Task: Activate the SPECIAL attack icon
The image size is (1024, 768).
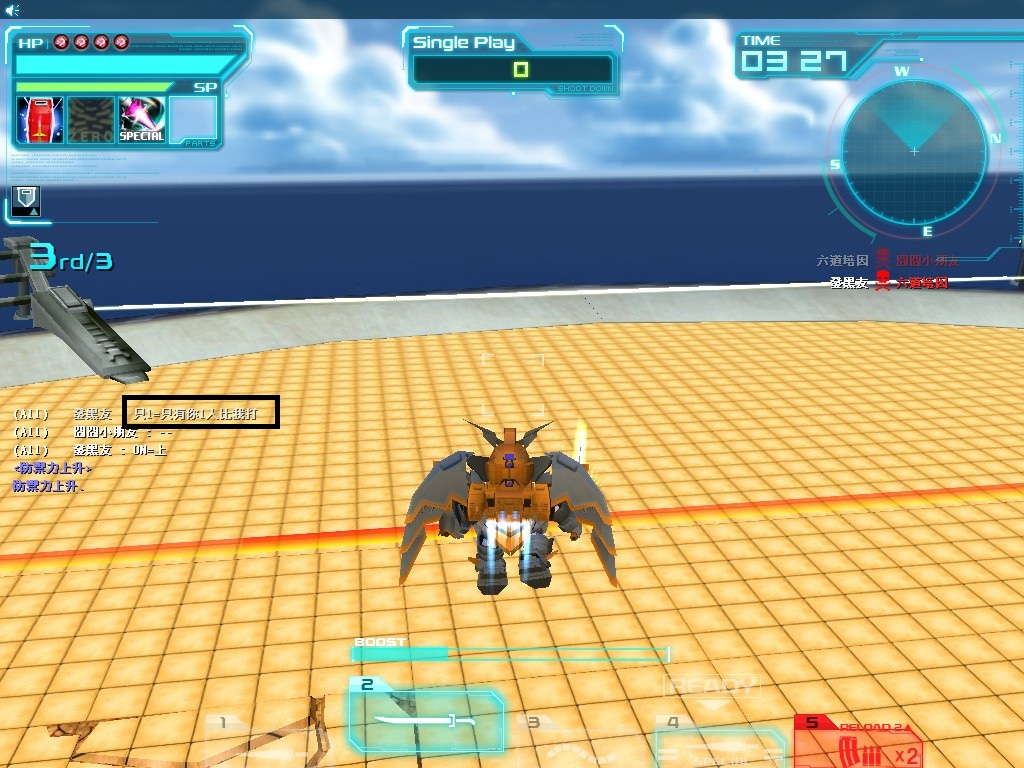Action: click(141, 121)
